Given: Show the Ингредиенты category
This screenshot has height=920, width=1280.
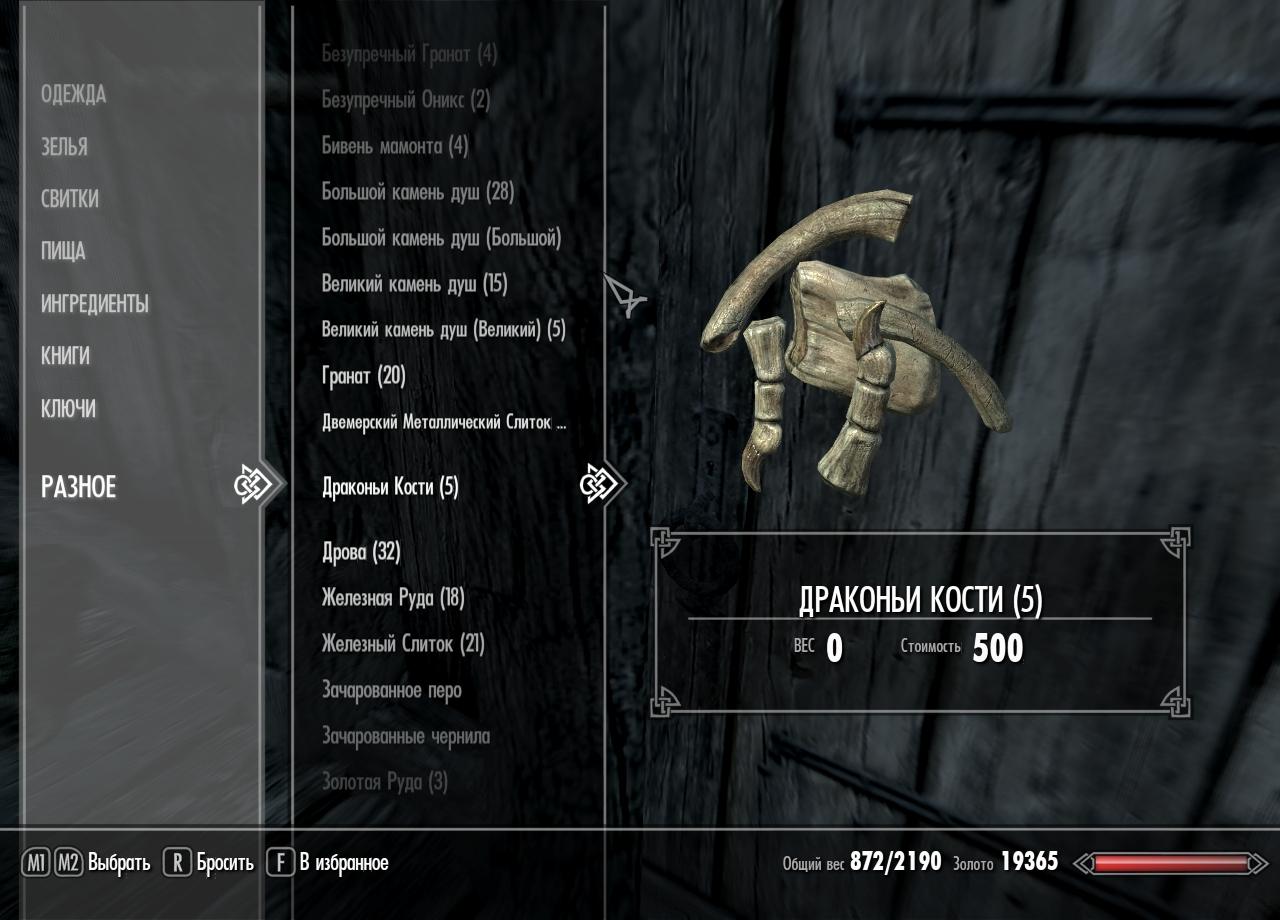Looking at the screenshot, I should 95,304.
